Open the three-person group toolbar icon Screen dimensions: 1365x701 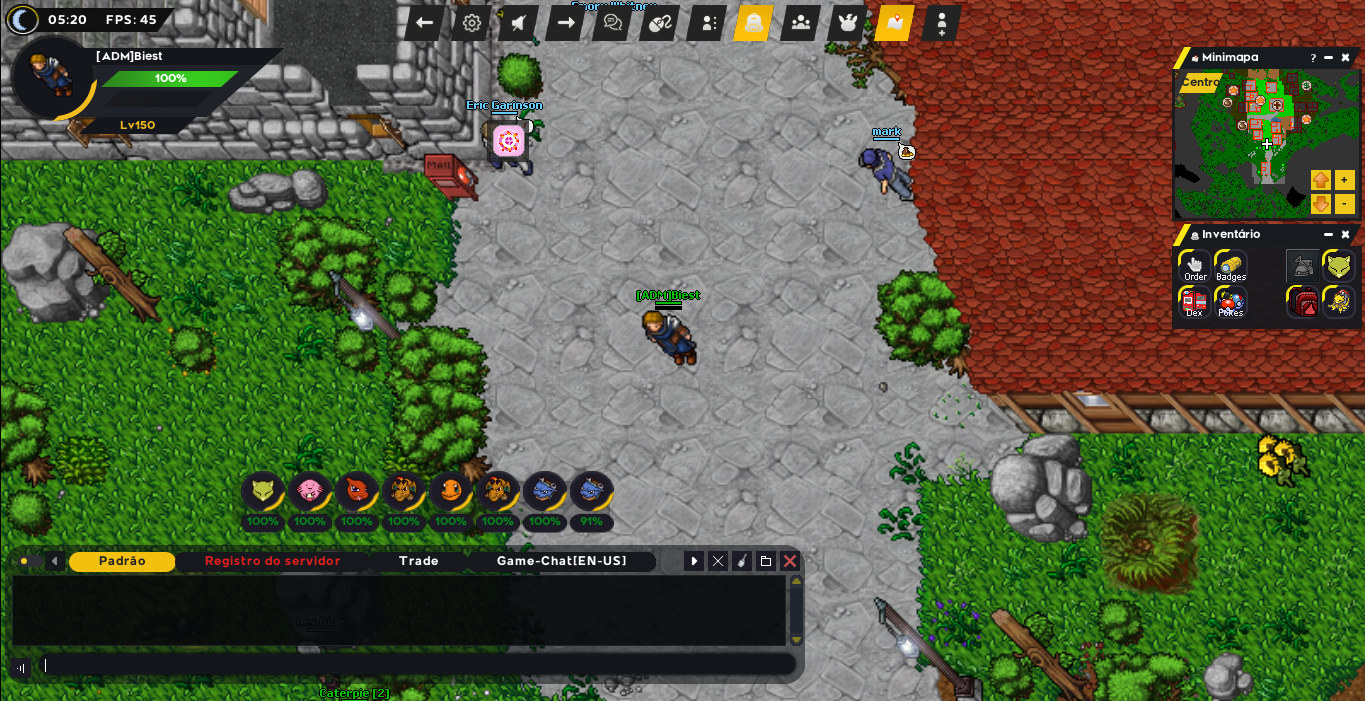point(801,23)
